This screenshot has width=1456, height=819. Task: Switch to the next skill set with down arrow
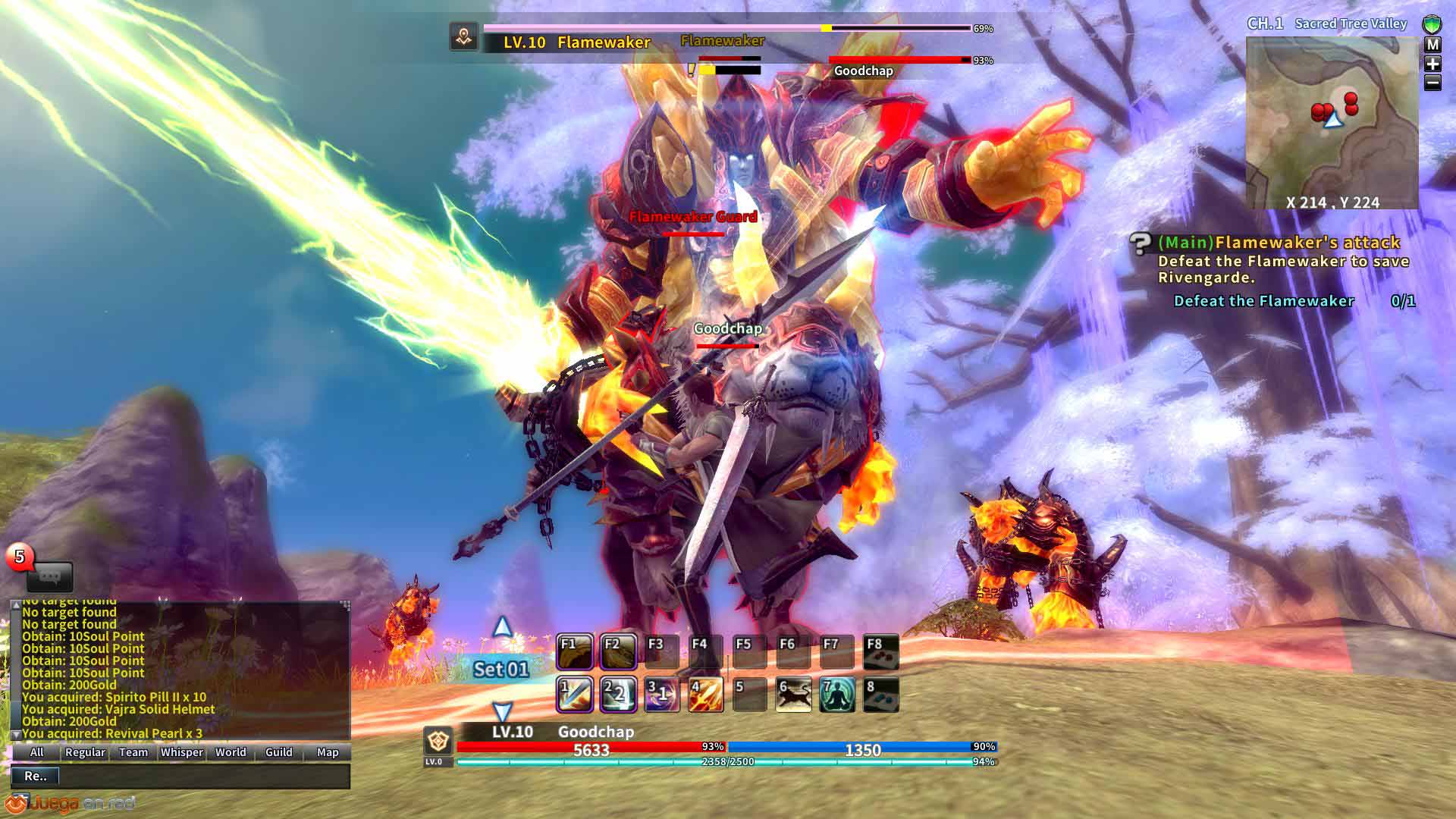[x=502, y=711]
